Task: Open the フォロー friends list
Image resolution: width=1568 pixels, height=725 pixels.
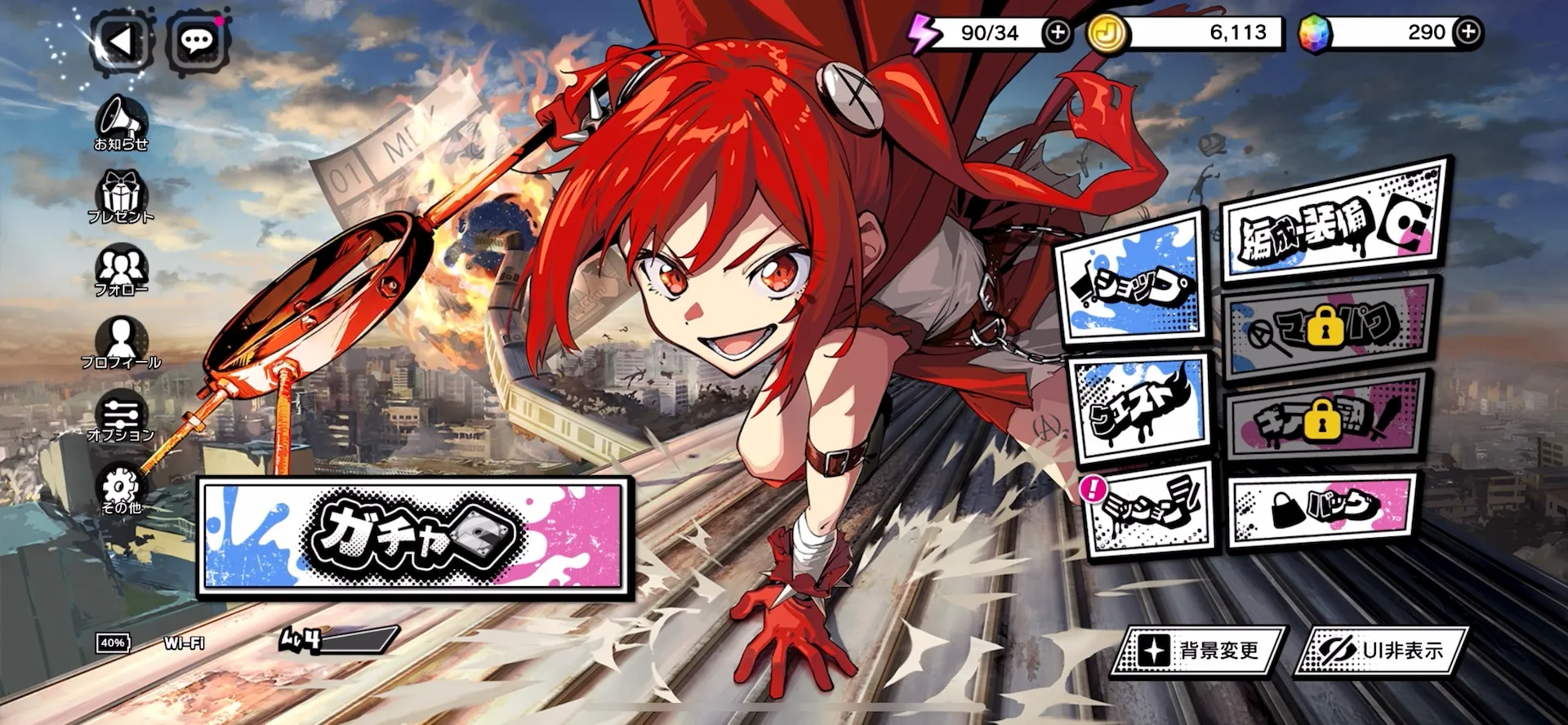Action: point(122,265)
